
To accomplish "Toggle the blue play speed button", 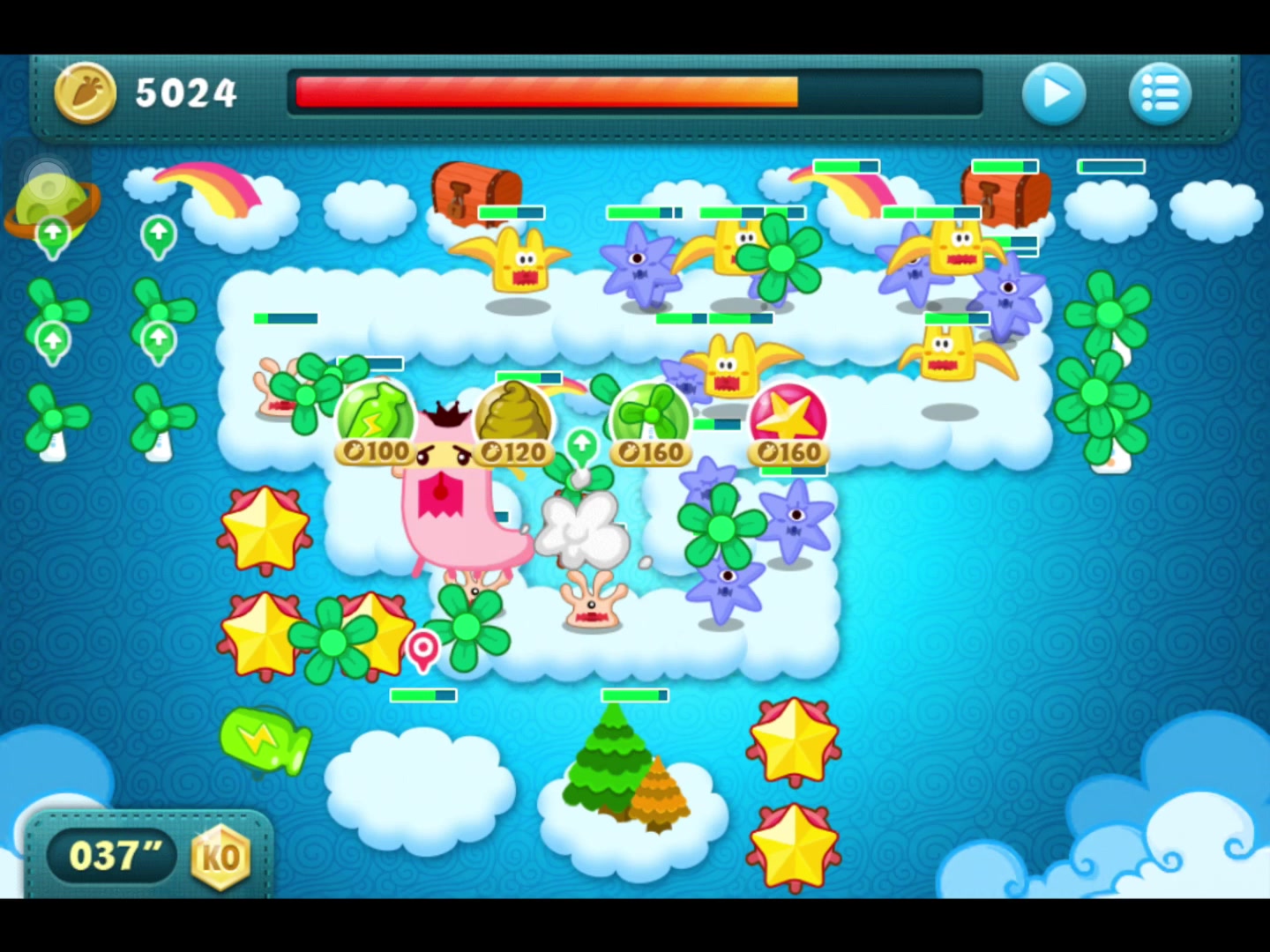I will [x=1054, y=93].
